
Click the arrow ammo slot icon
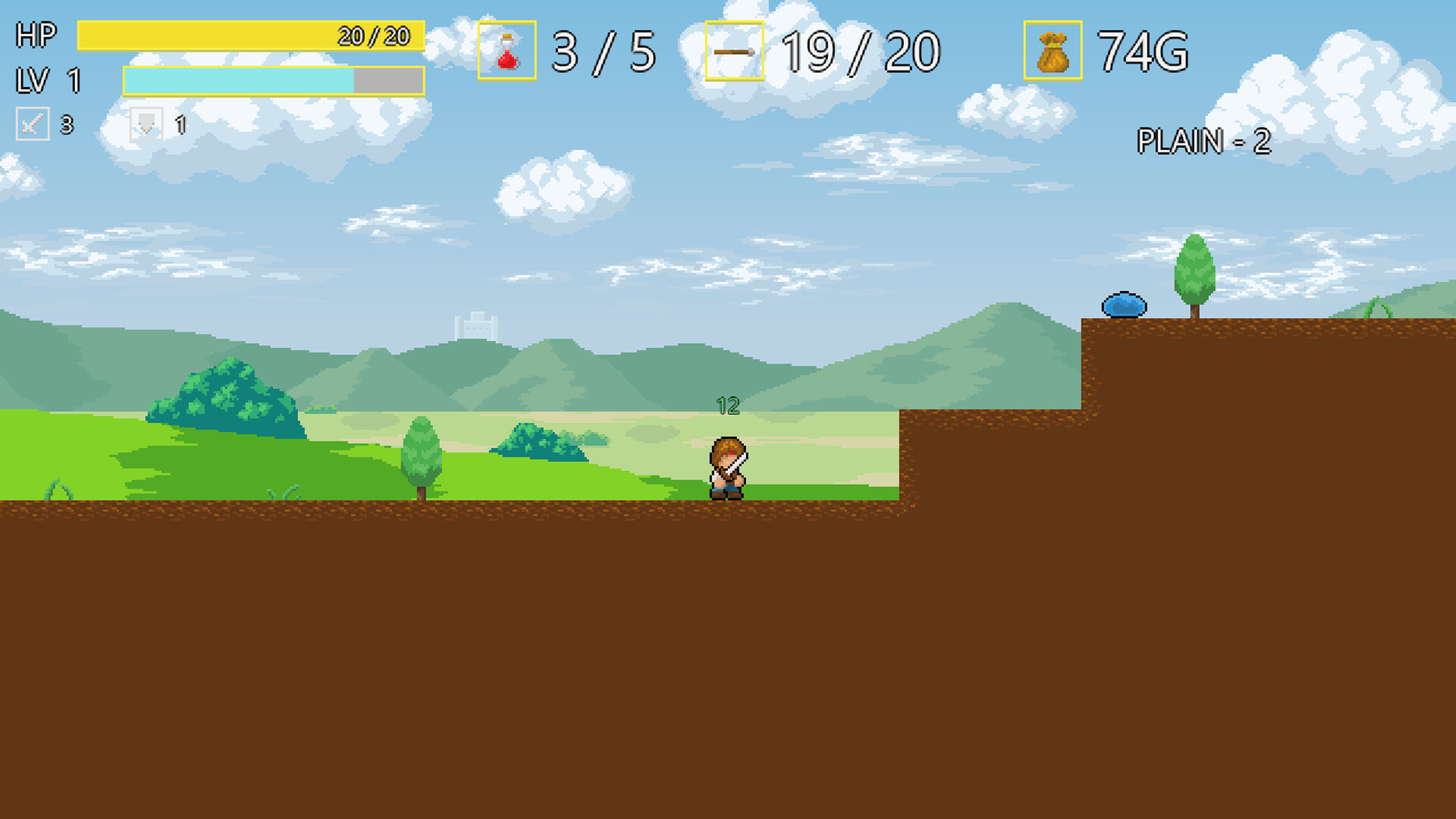734,51
